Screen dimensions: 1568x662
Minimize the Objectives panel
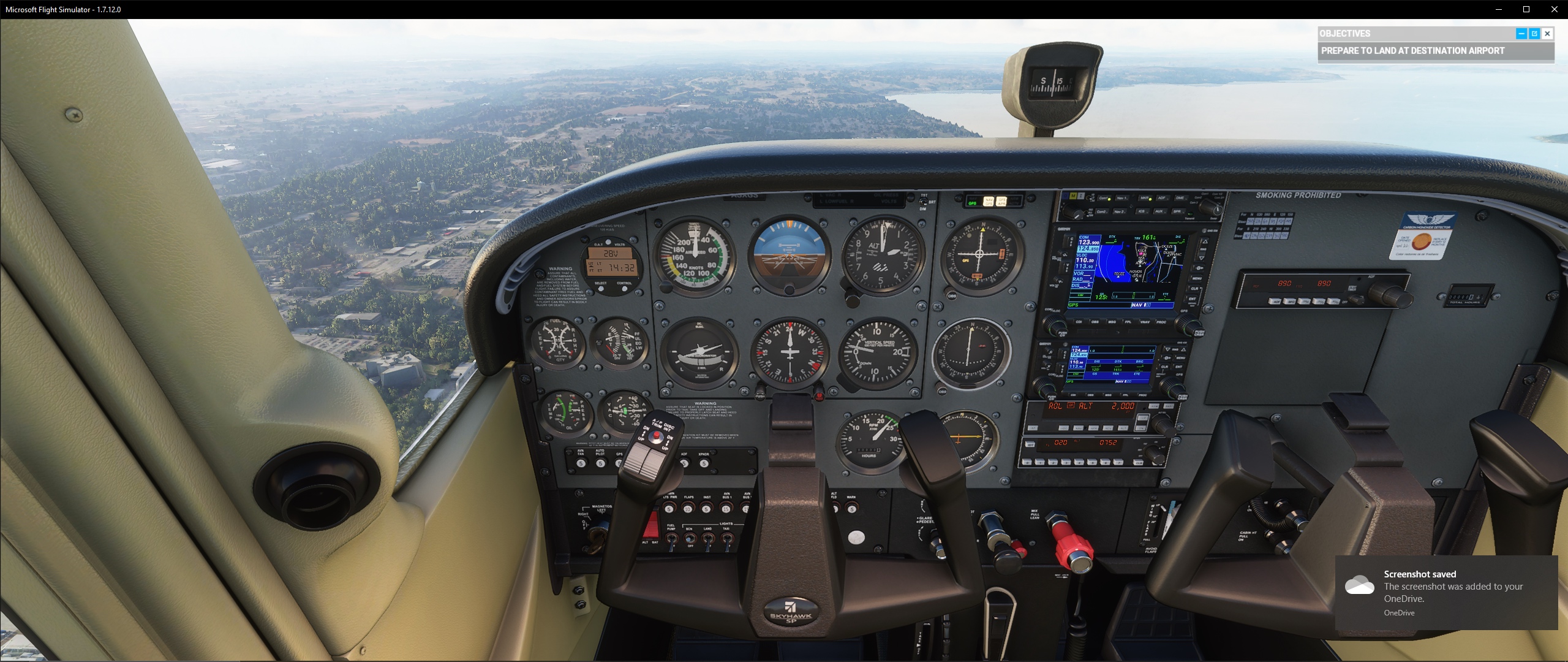point(1521,34)
